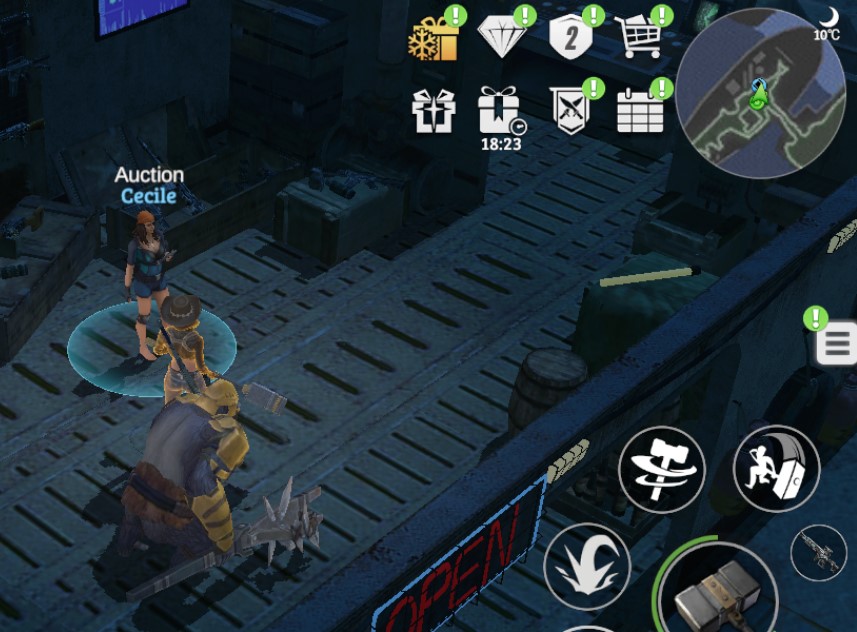Claim the timed gift with 18:23 countdown
This screenshot has height=632, width=857.
point(500,111)
